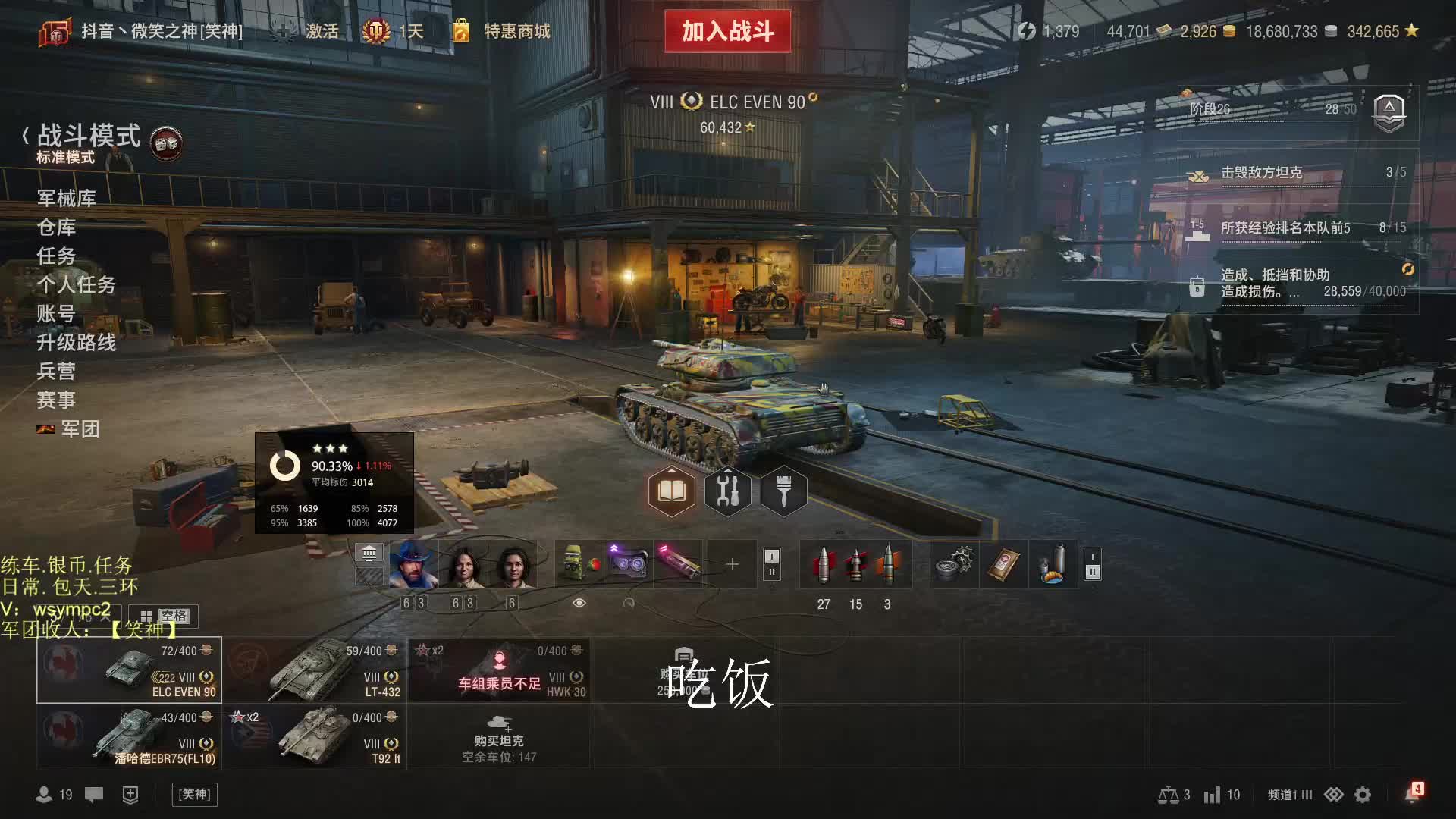Show the 升级路线 tech tree
1456x819 pixels.
click(77, 342)
